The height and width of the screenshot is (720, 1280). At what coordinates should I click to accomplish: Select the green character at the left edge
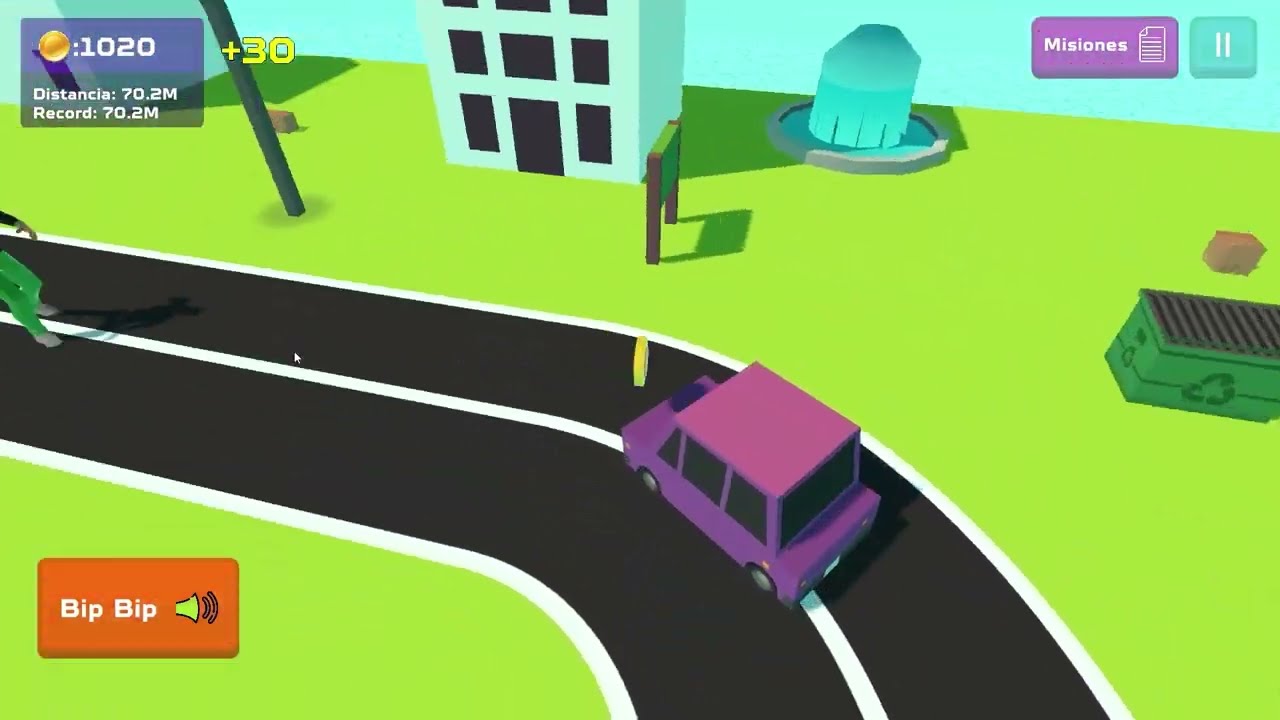[20, 290]
